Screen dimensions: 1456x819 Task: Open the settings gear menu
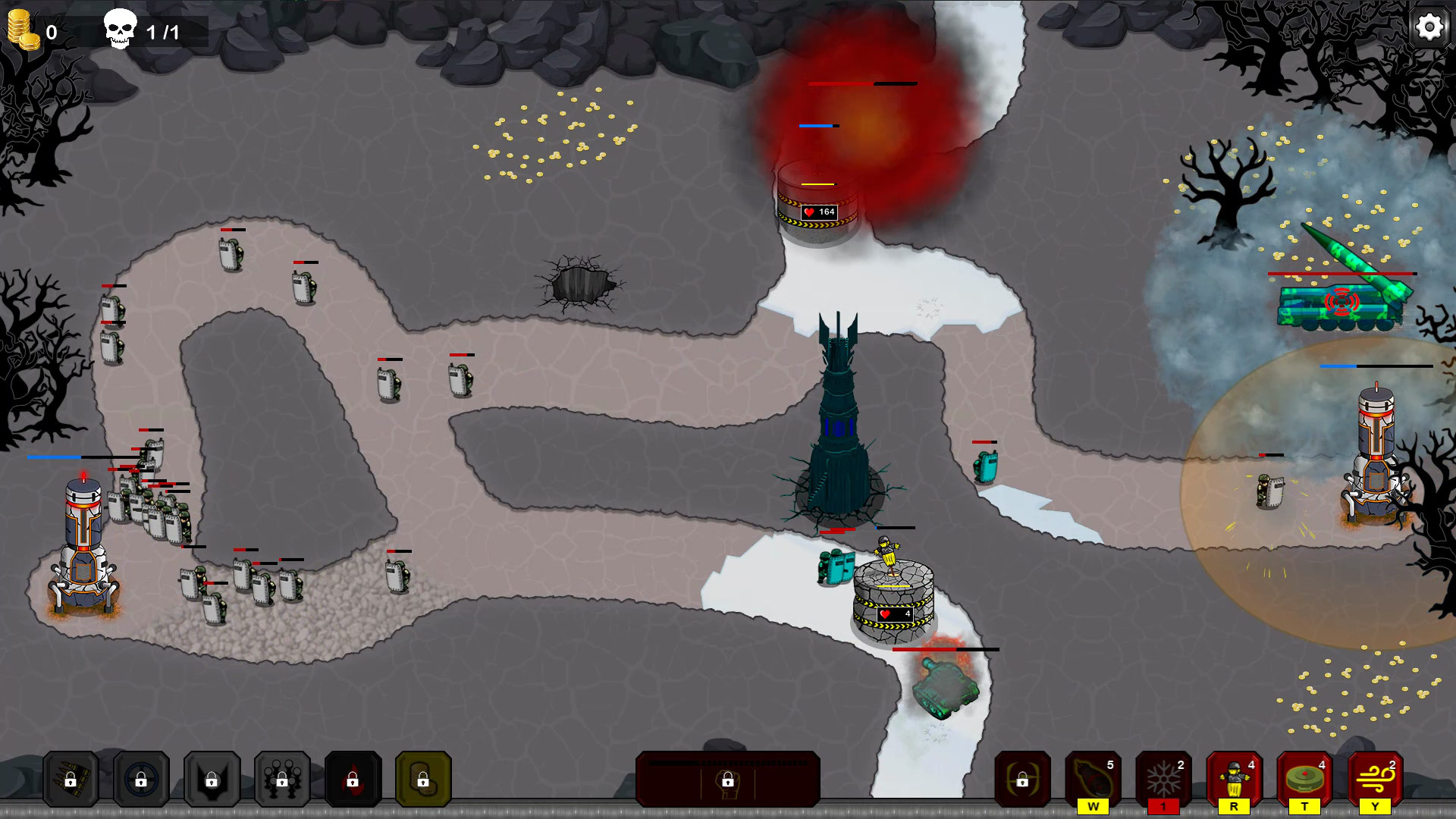click(x=1428, y=27)
